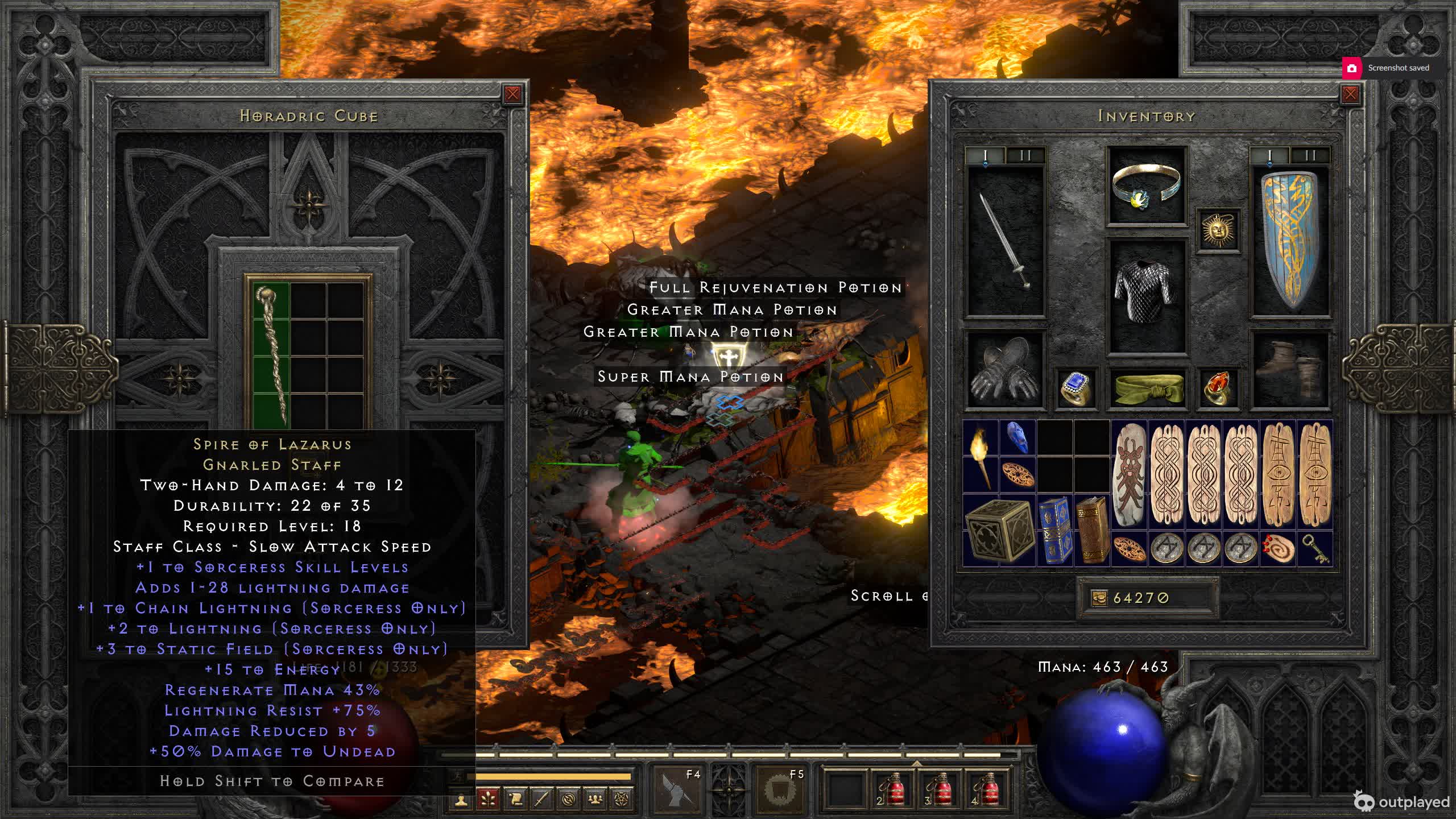
Task: Open the pentagram menu button
Action: point(621,800)
